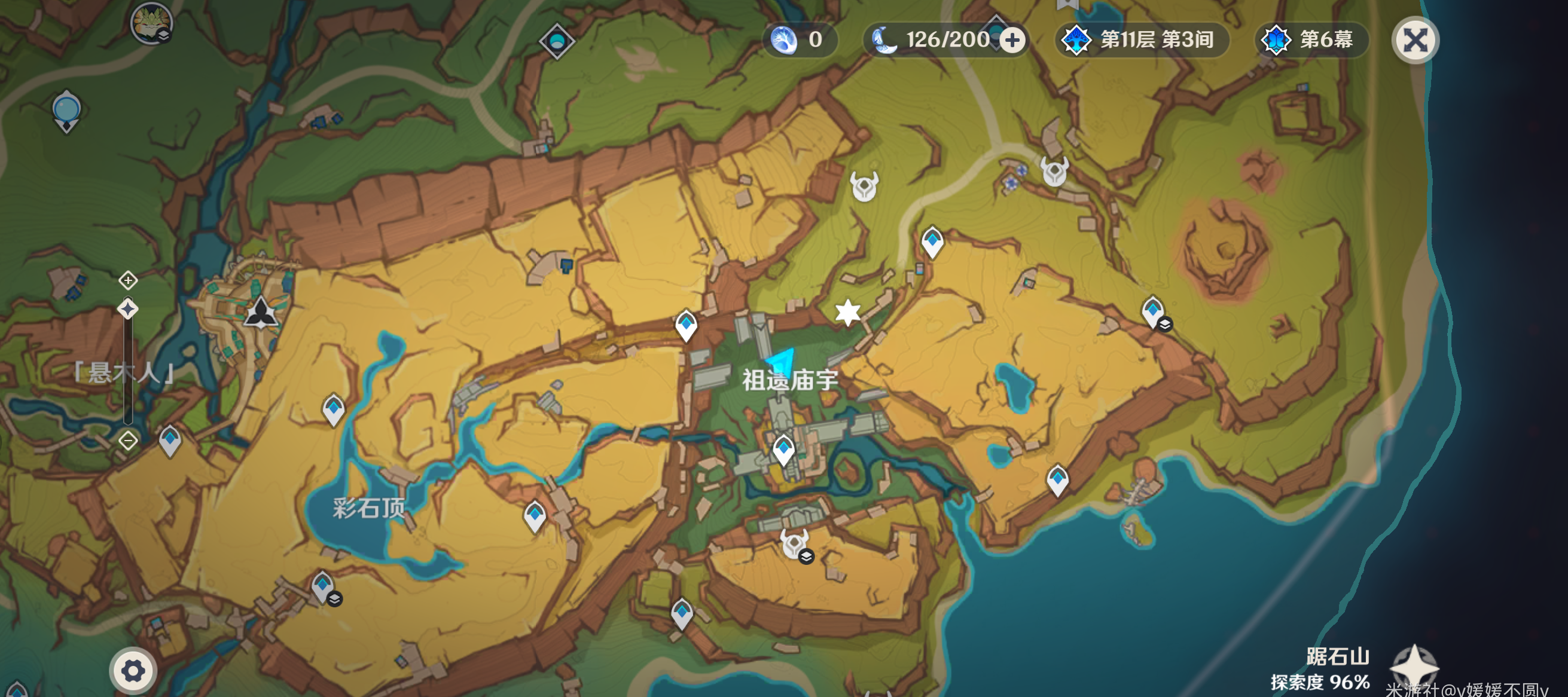The height and width of the screenshot is (697, 1568).
Task: Select the teleport waypoint inside 祖遗庙宇 temple
Action: coord(783,450)
